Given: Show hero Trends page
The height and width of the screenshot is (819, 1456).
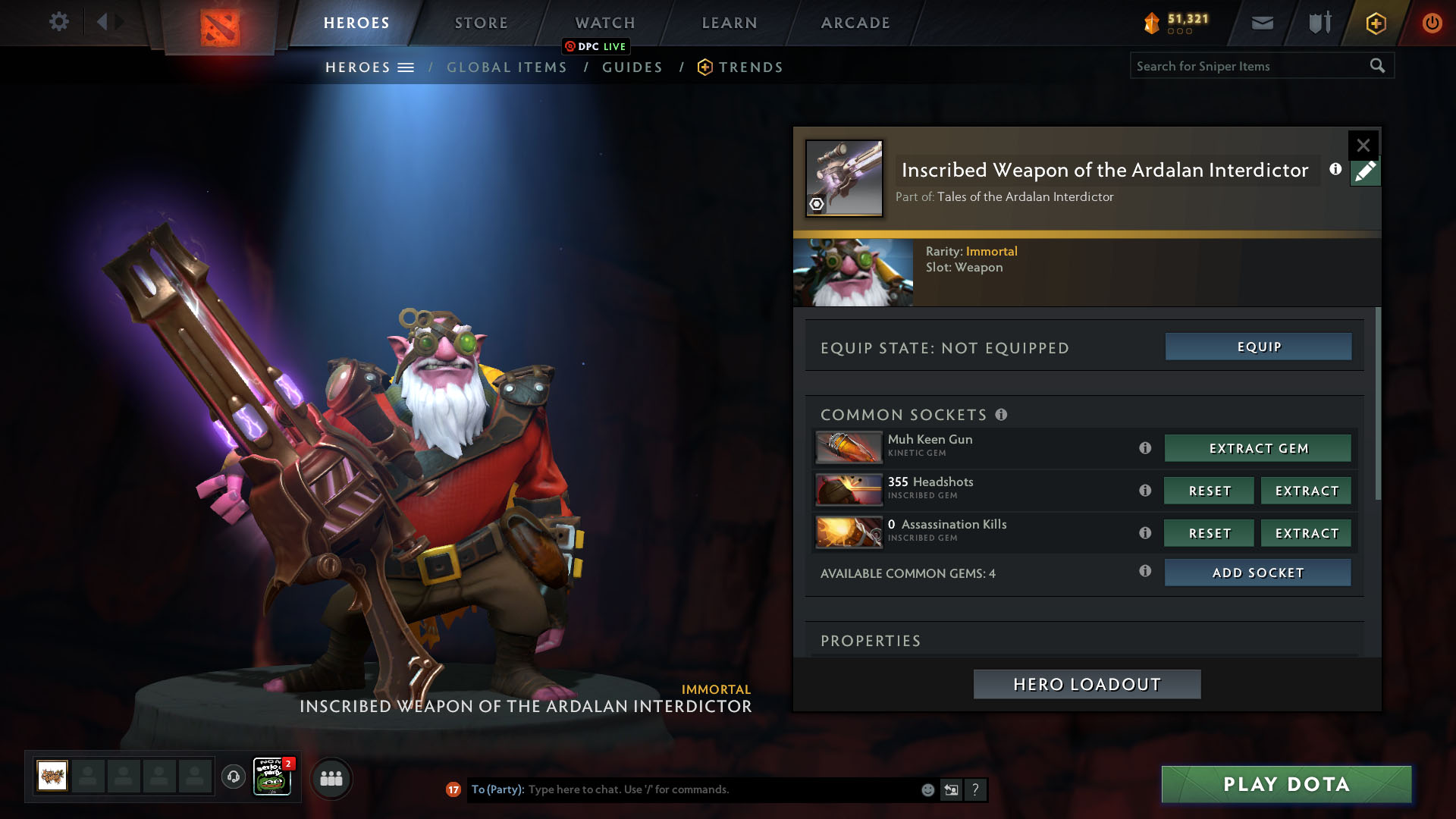Looking at the screenshot, I should coord(750,67).
